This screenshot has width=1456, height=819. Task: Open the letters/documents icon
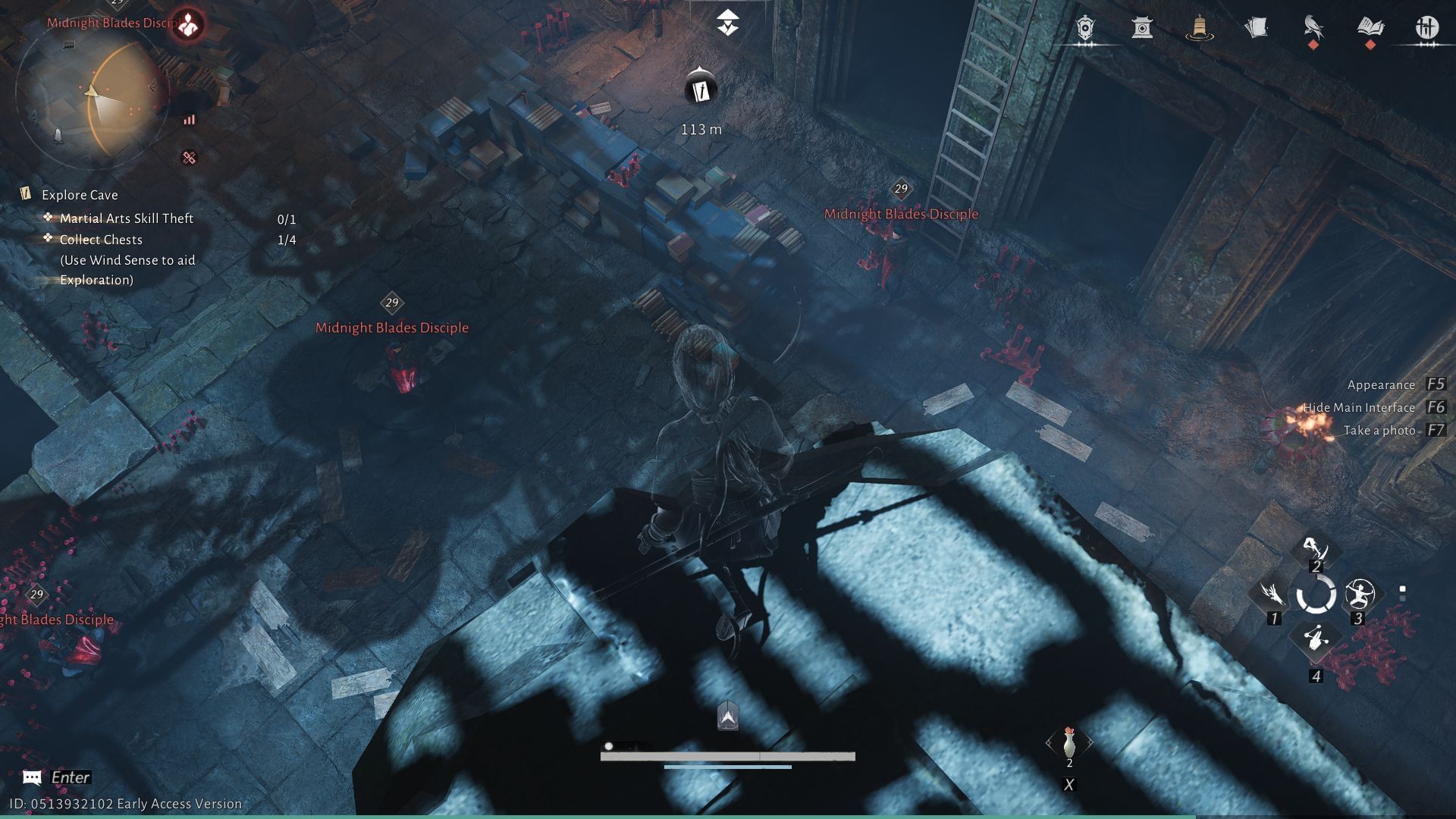1257,27
